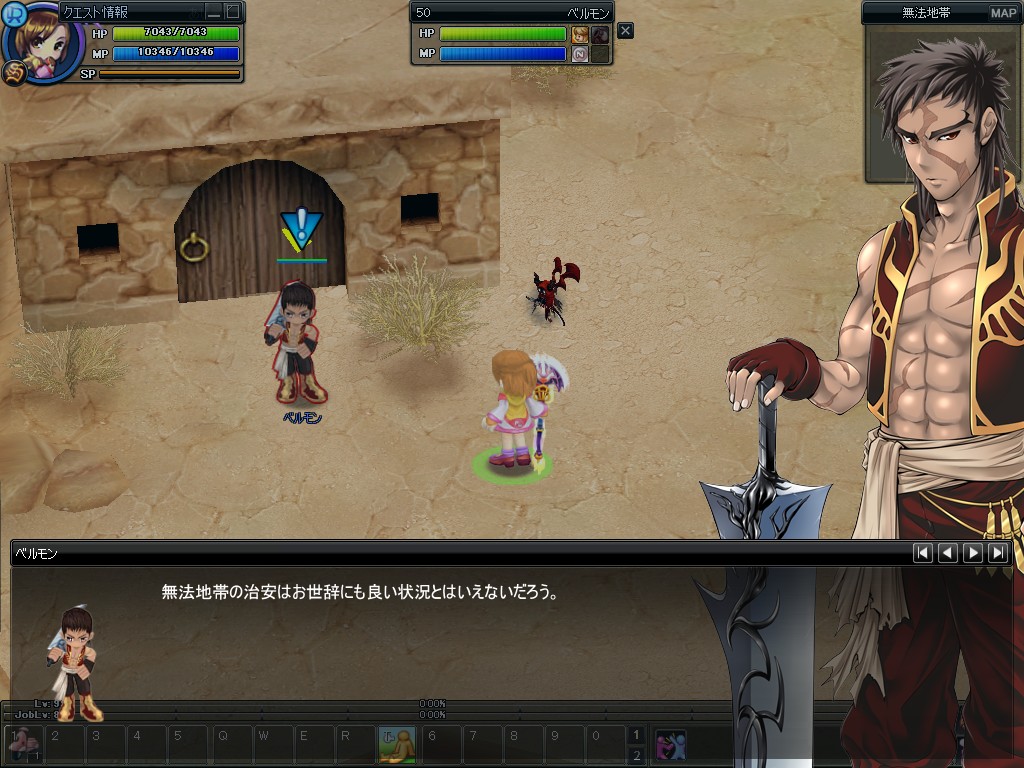1024x768 pixels.
Task: Open the pink and blue figures icon
Action: 669,745
